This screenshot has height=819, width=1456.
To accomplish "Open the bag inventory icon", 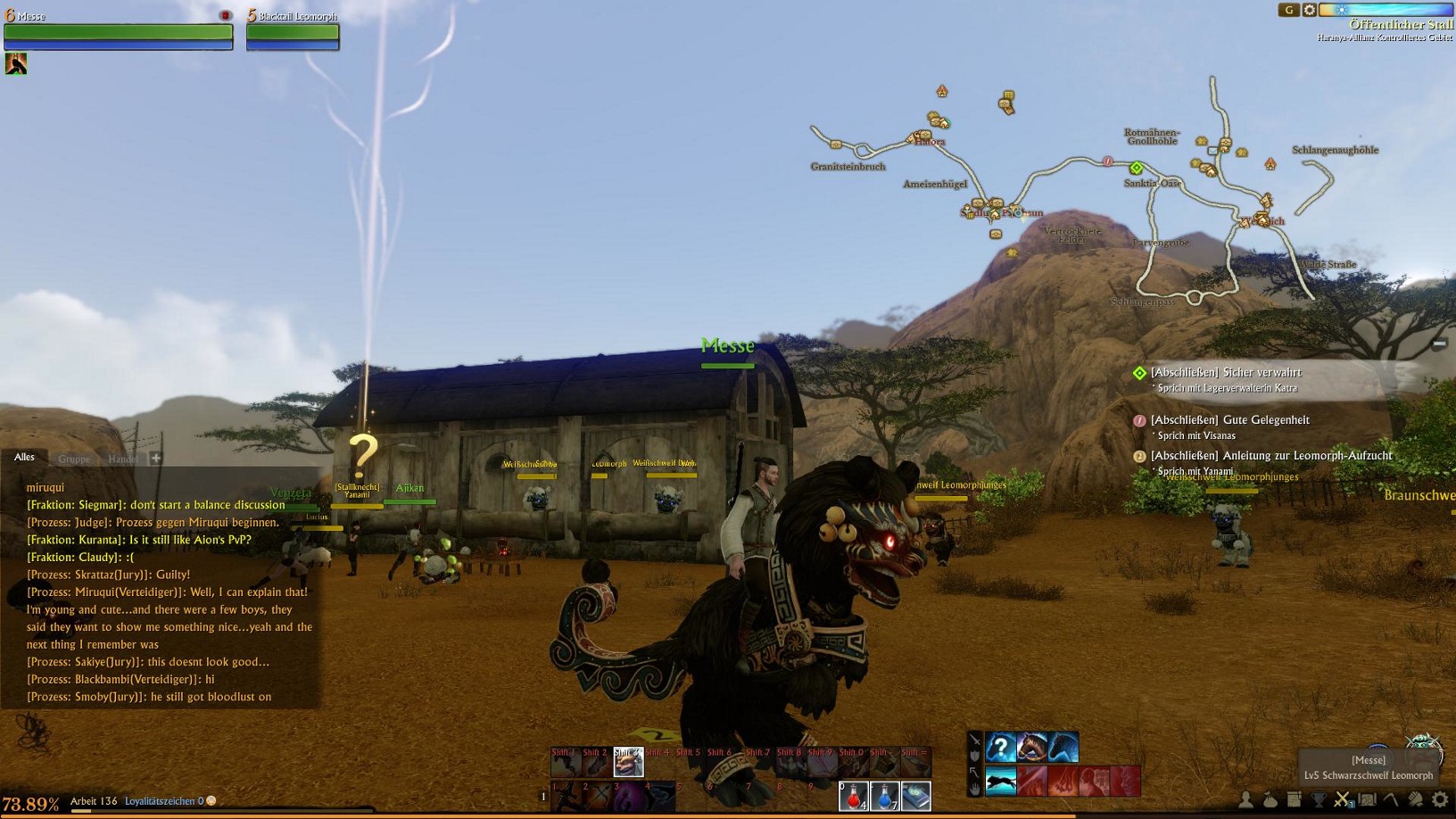I will tap(1270, 799).
